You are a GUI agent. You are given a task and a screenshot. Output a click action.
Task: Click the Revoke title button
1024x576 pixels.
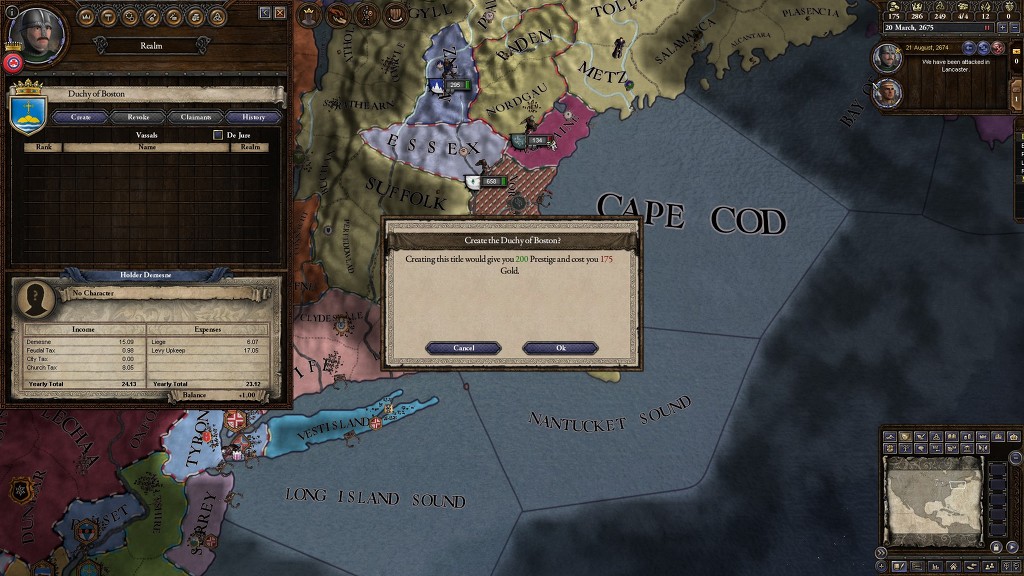138,117
